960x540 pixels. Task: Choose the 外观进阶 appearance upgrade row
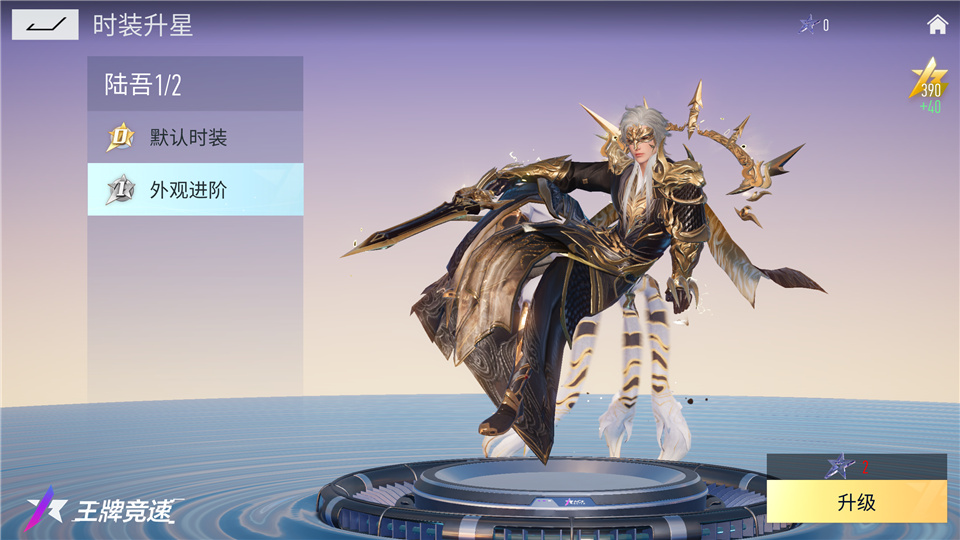click(195, 189)
